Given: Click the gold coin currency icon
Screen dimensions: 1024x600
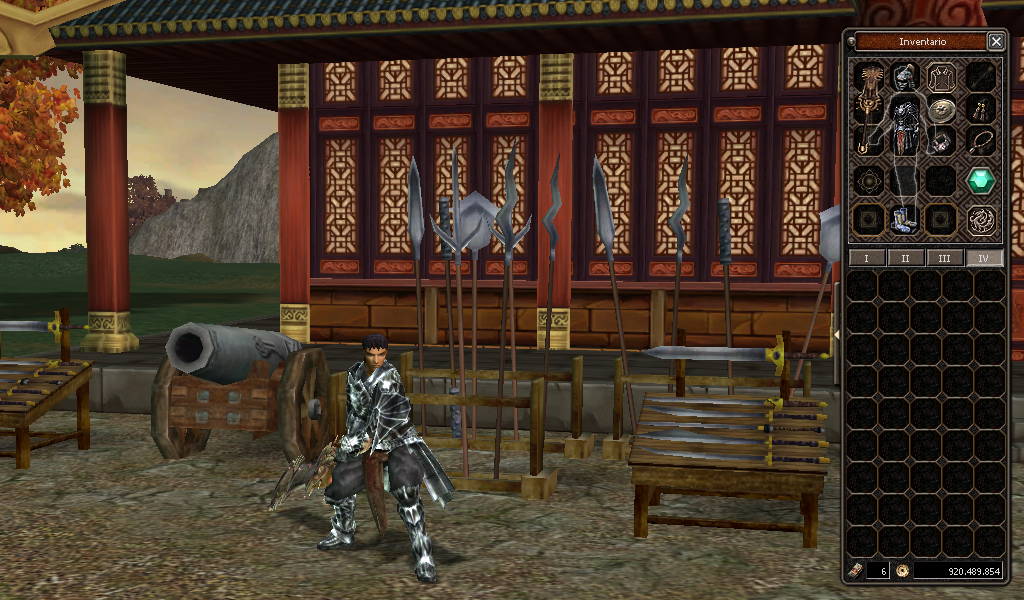Looking at the screenshot, I should 902,571.
